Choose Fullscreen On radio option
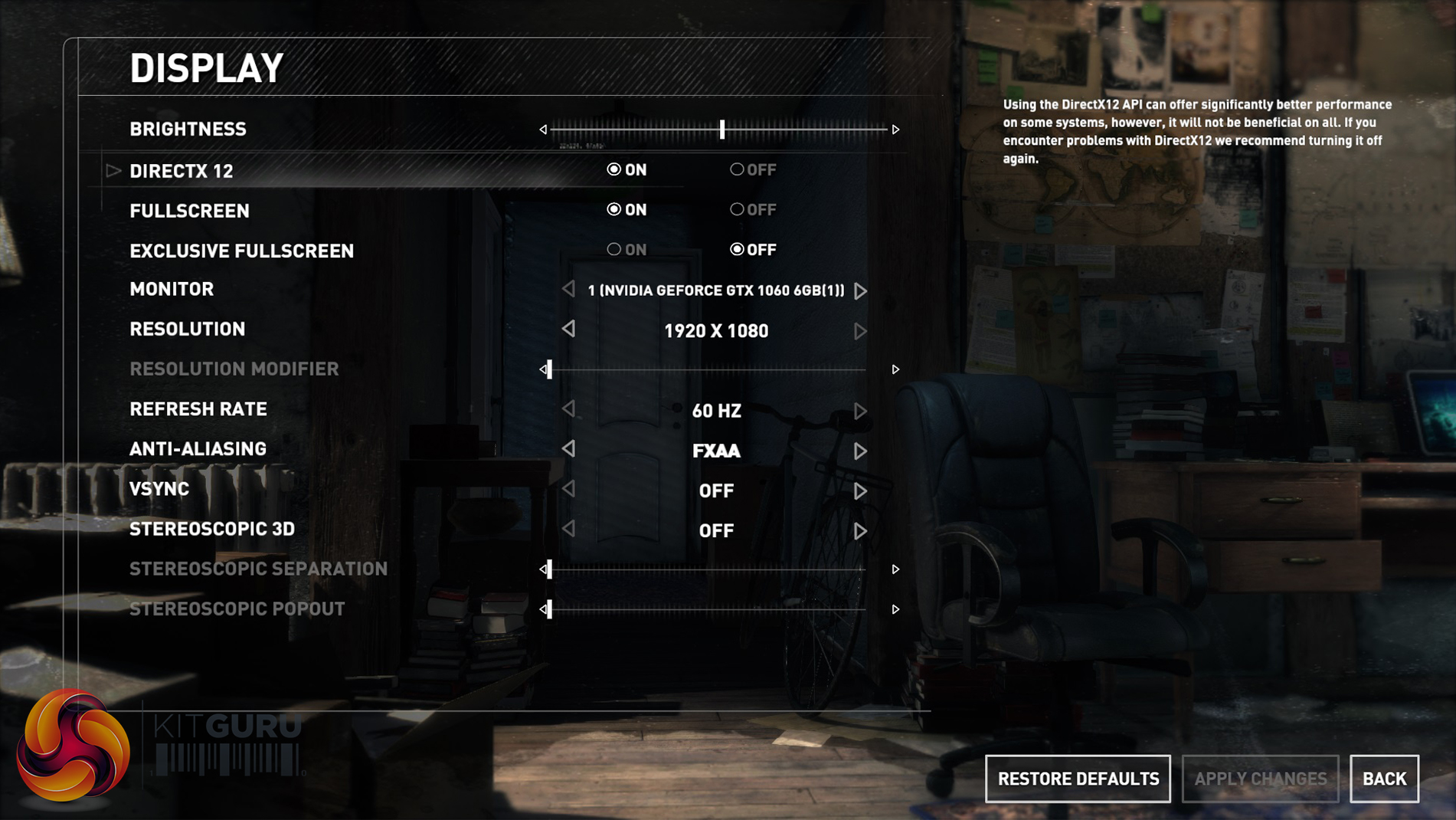Viewport: 1456px width, 820px height. coord(614,209)
